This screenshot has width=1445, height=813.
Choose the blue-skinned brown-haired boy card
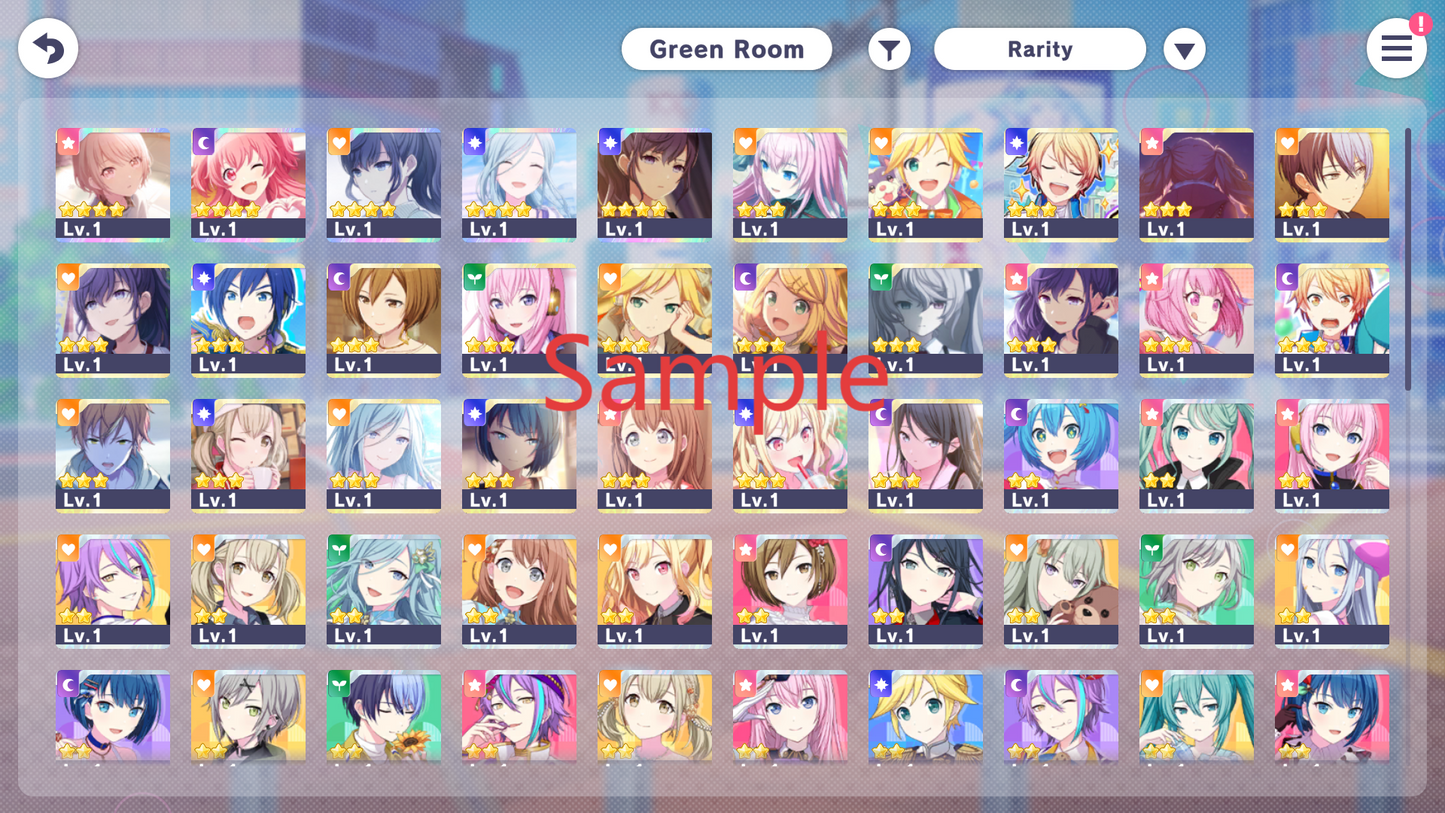(x=113, y=455)
